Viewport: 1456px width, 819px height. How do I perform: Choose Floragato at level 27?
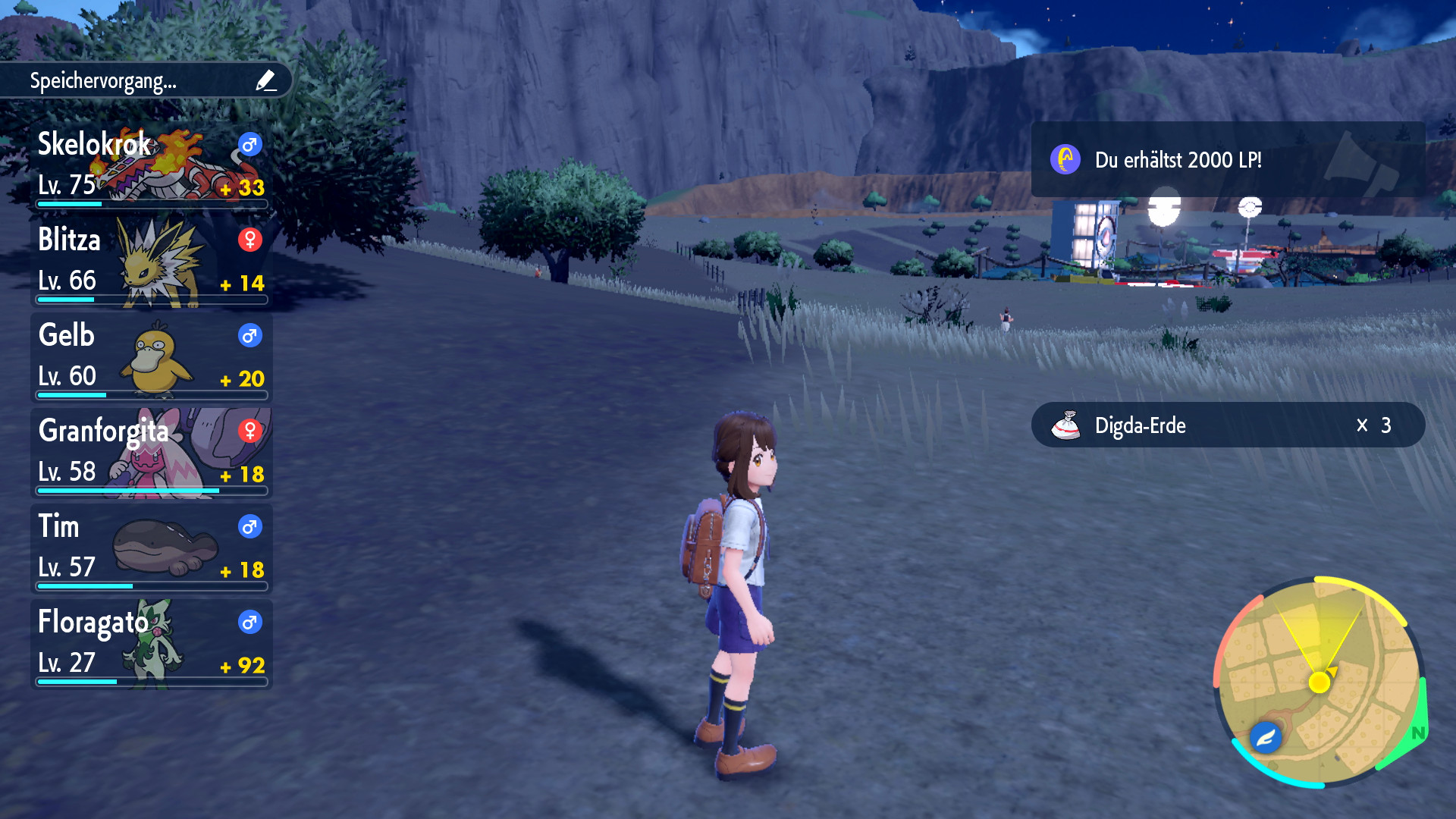click(x=152, y=645)
